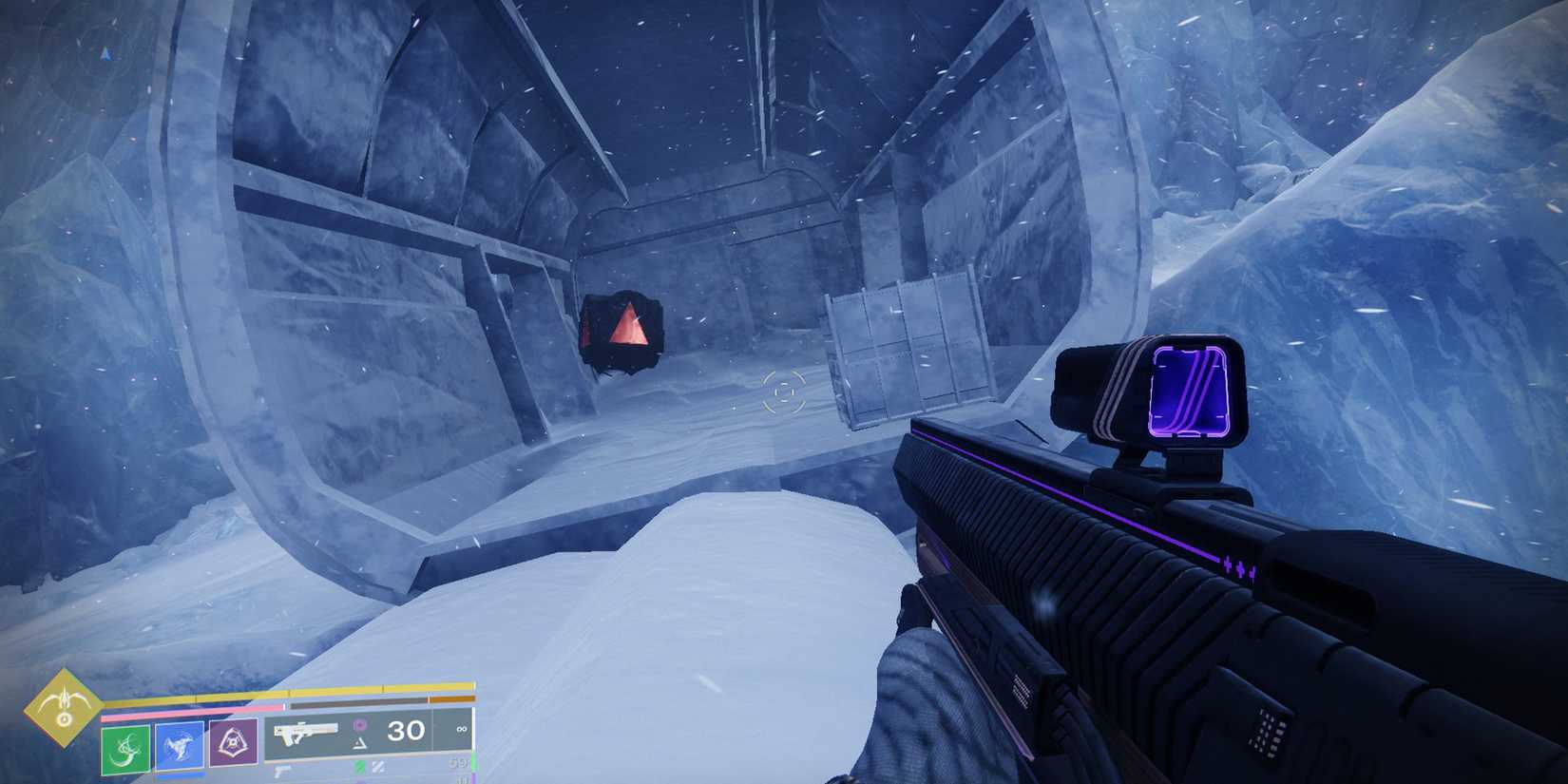Click the triangle element indicator near ammo count
Image resolution: width=1568 pixels, height=784 pixels.
coord(359,745)
